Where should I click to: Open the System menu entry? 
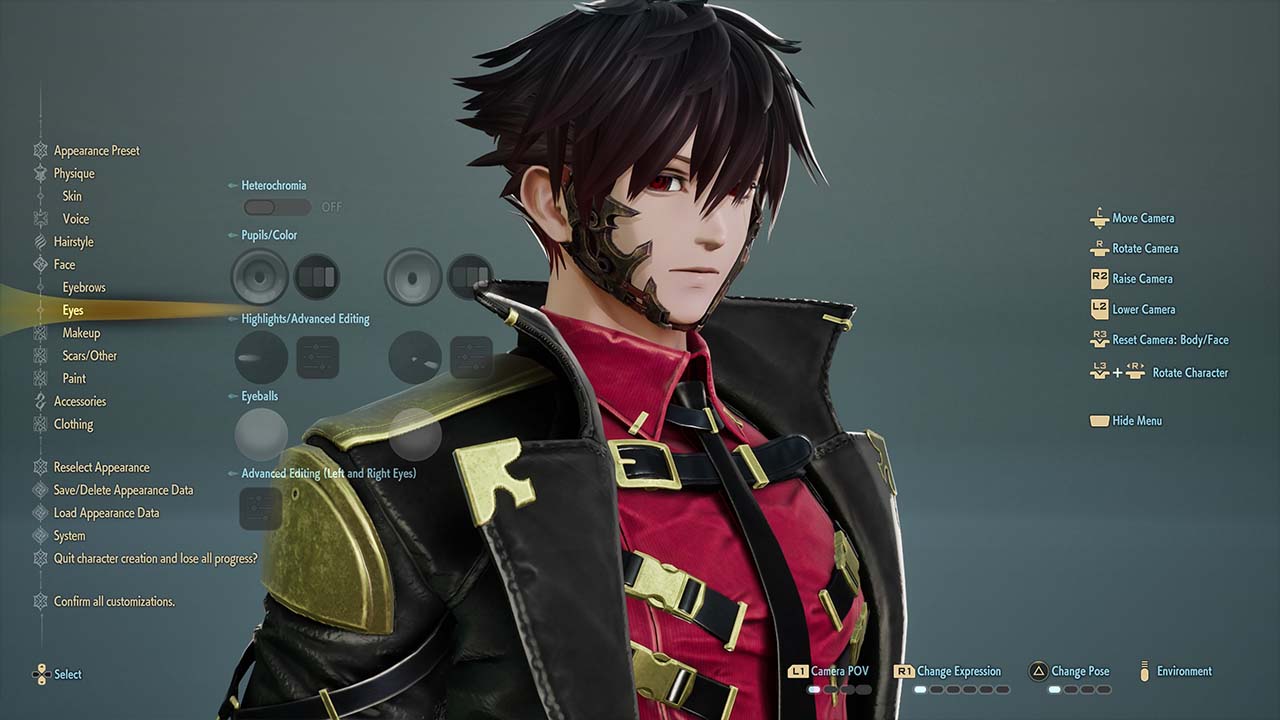pos(69,536)
